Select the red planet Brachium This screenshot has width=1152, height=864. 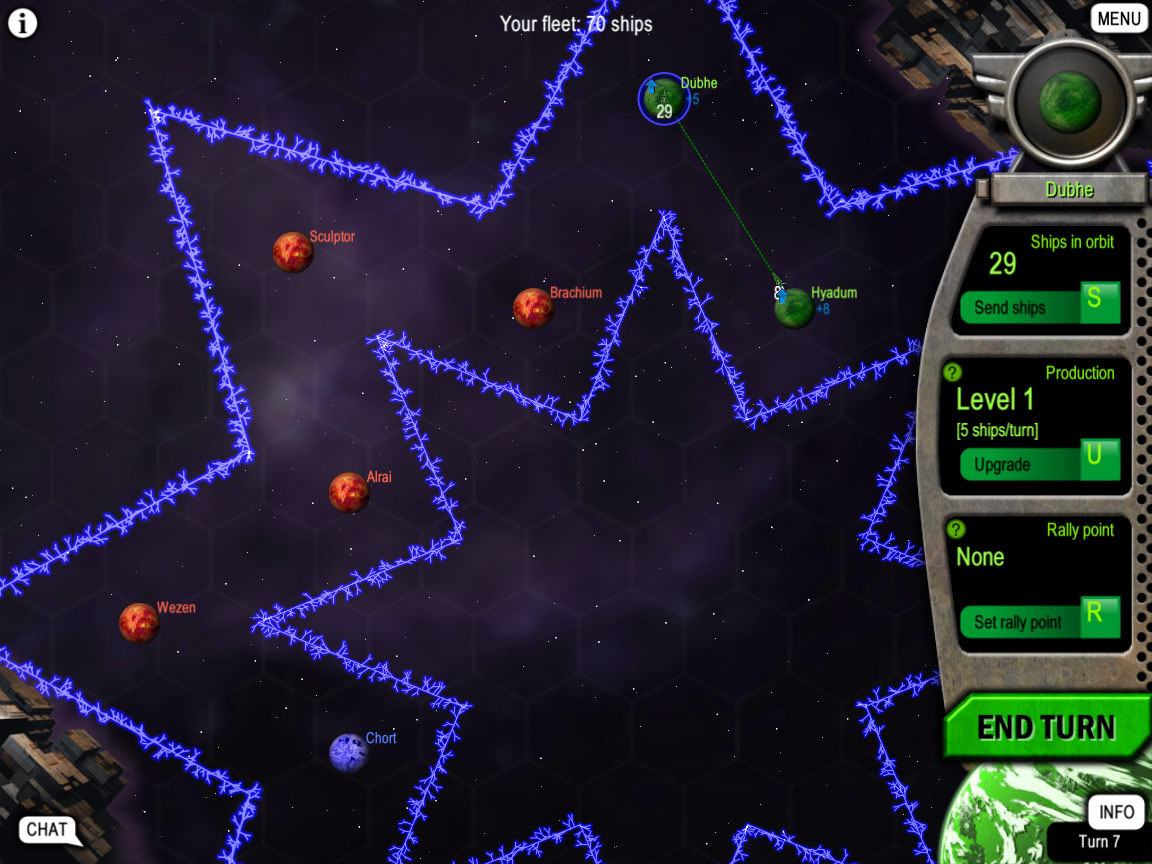[533, 308]
